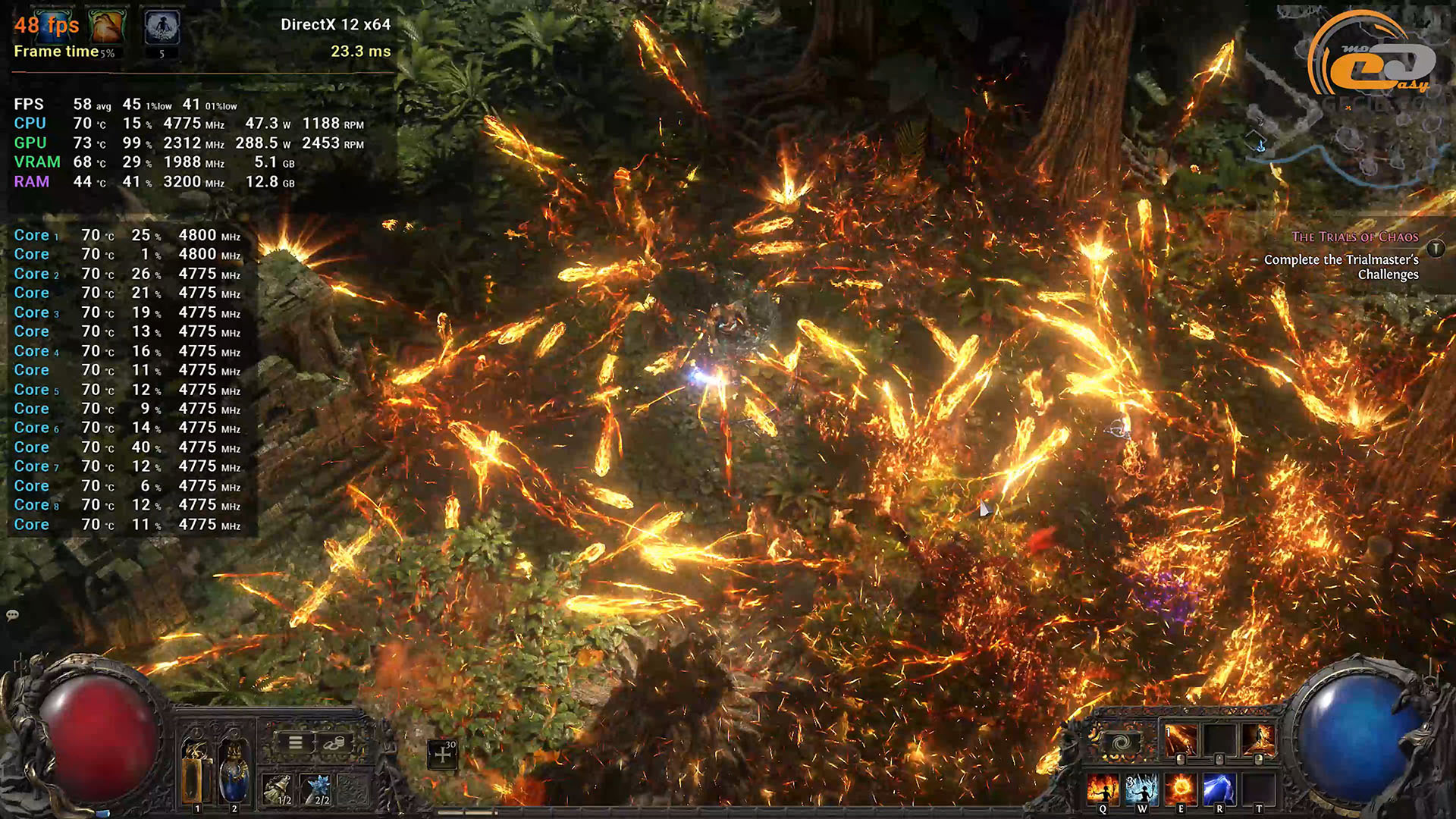Image resolution: width=1456 pixels, height=819 pixels.
Task: Open the game menu via three-lines button
Action: coord(296,742)
